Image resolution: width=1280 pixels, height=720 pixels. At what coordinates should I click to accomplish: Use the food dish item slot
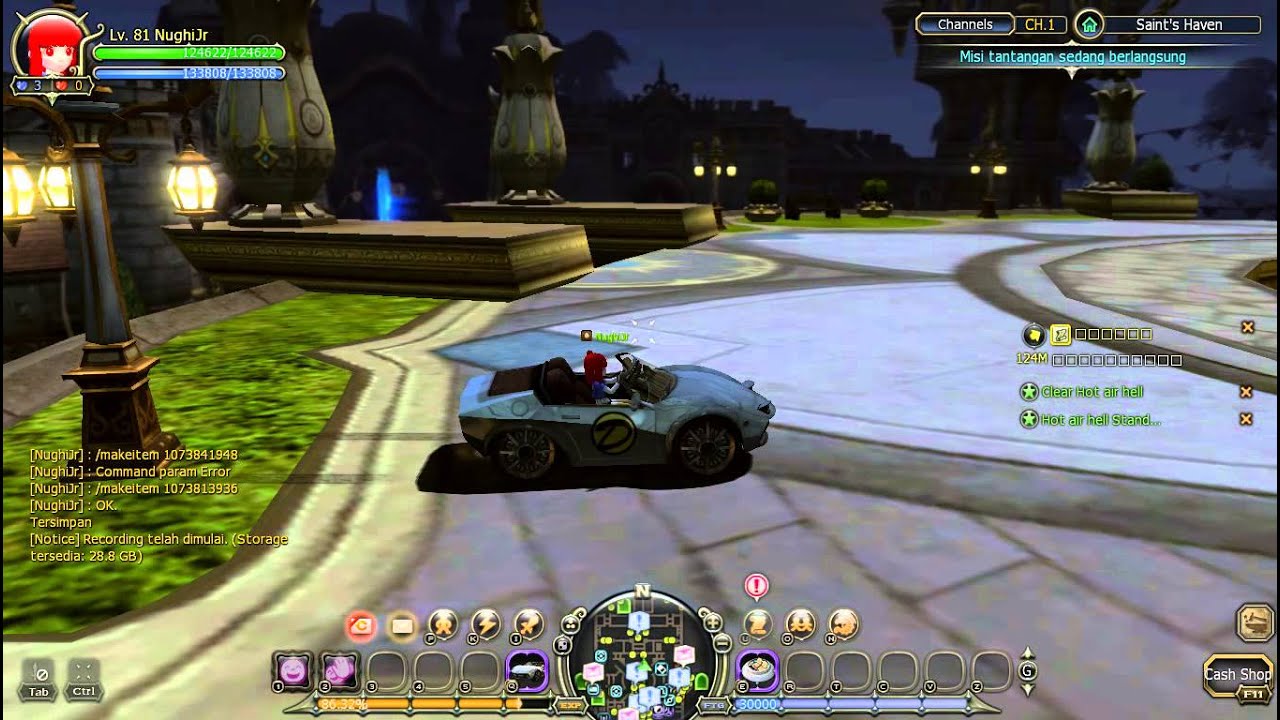point(757,671)
